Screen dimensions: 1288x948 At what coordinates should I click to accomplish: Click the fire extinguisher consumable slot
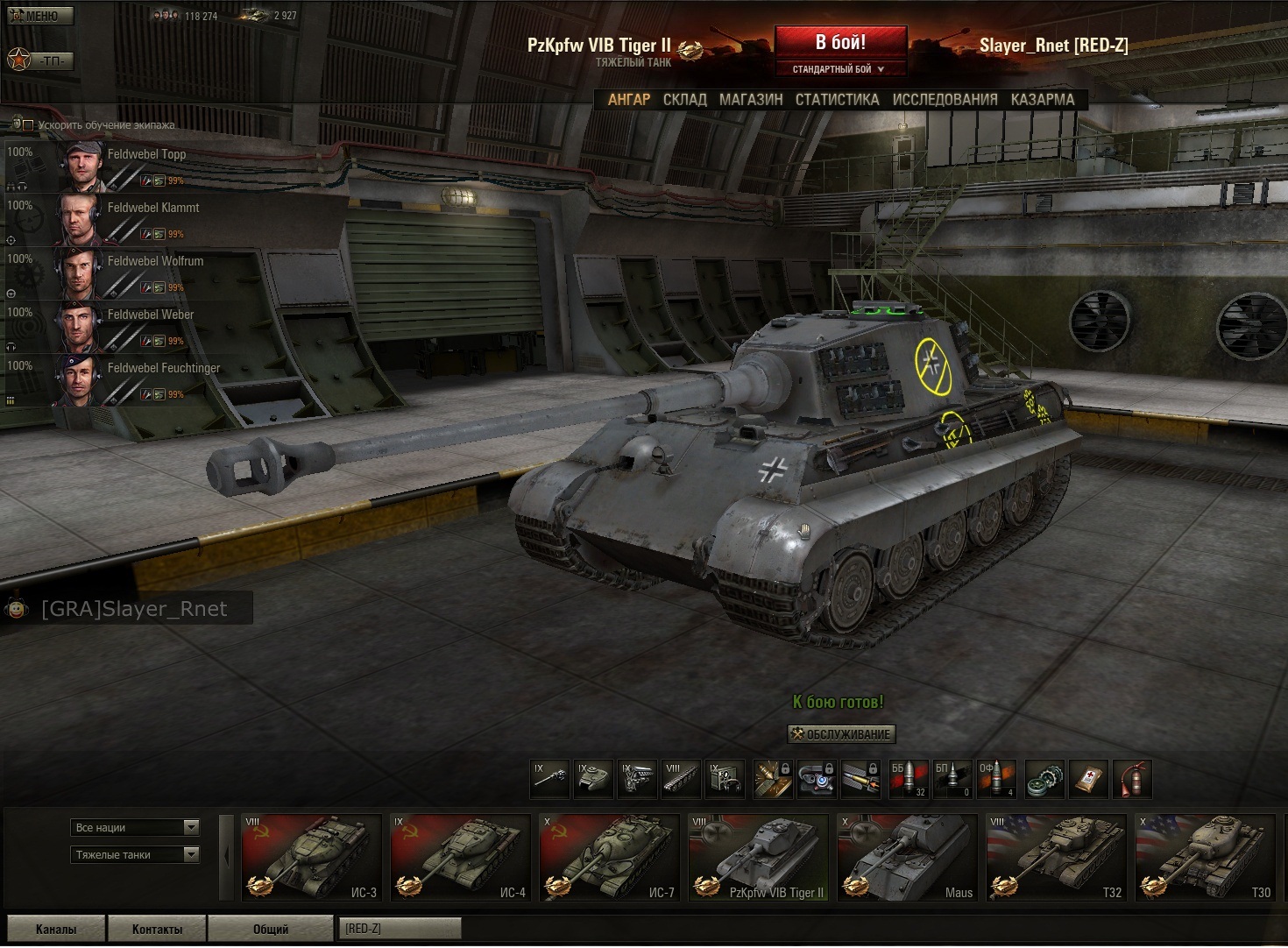coord(1132,779)
